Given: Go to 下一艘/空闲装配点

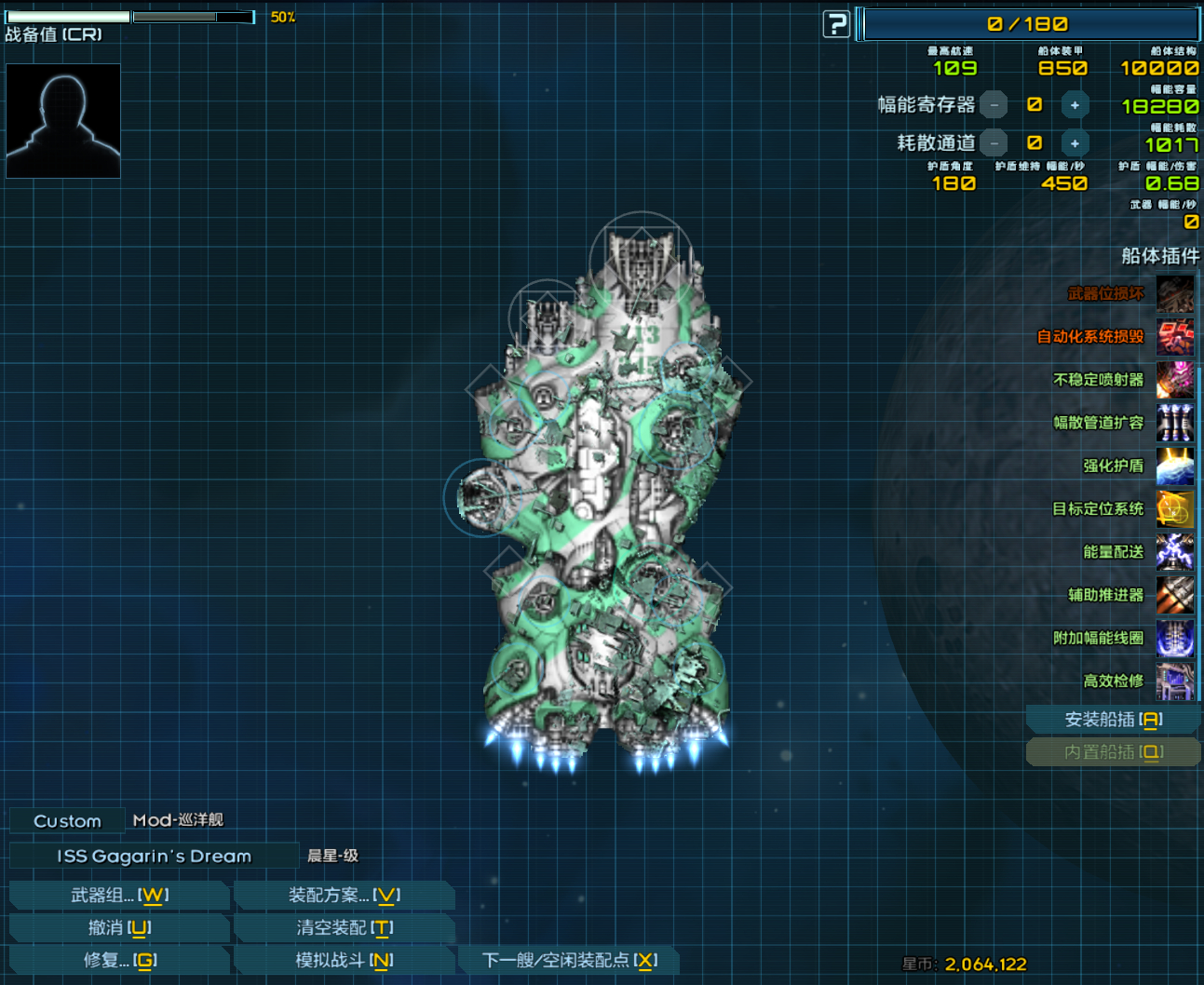Looking at the screenshot, I should point(569,960).
